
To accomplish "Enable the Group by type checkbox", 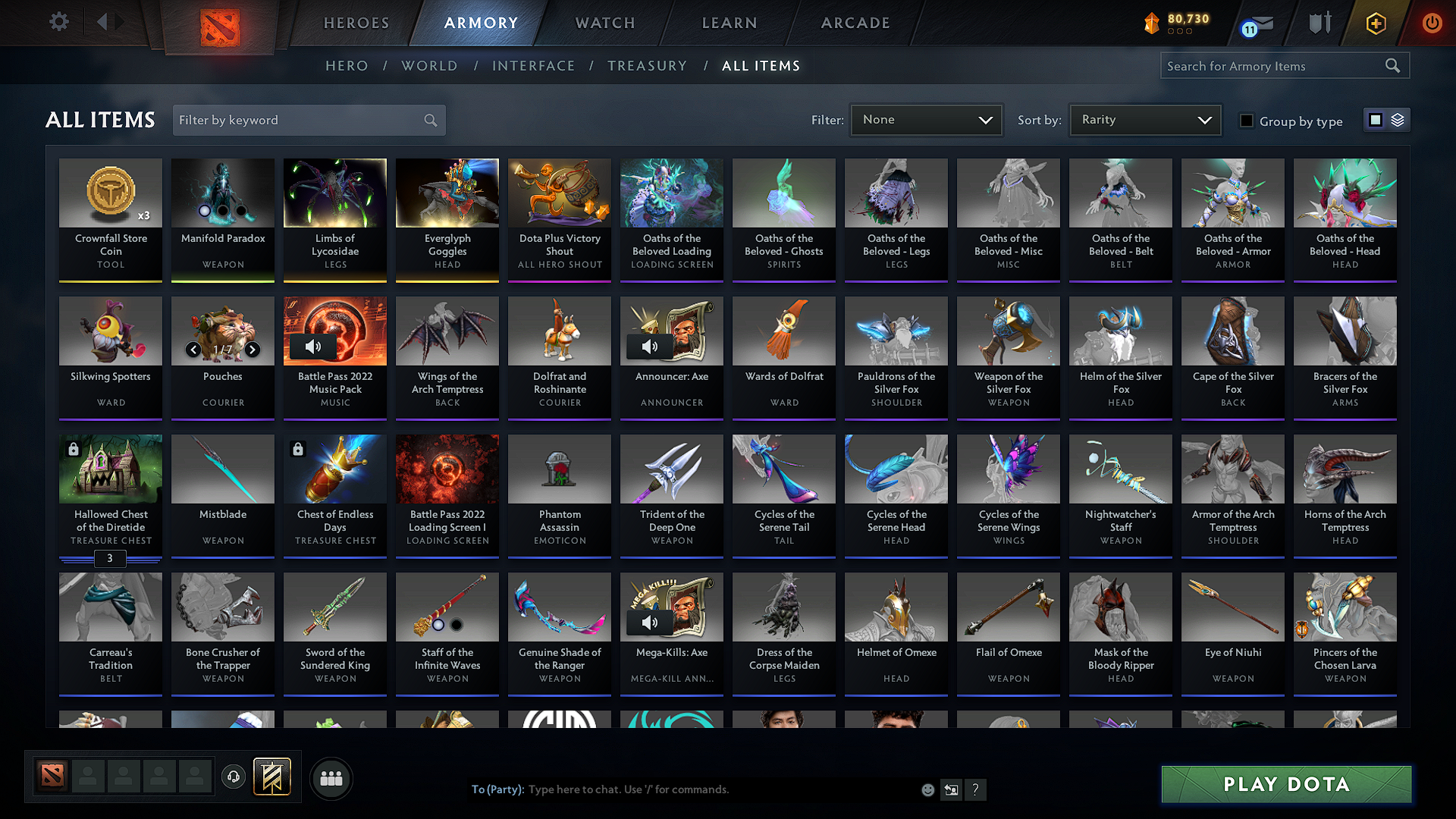I will tap(1247, 121).
